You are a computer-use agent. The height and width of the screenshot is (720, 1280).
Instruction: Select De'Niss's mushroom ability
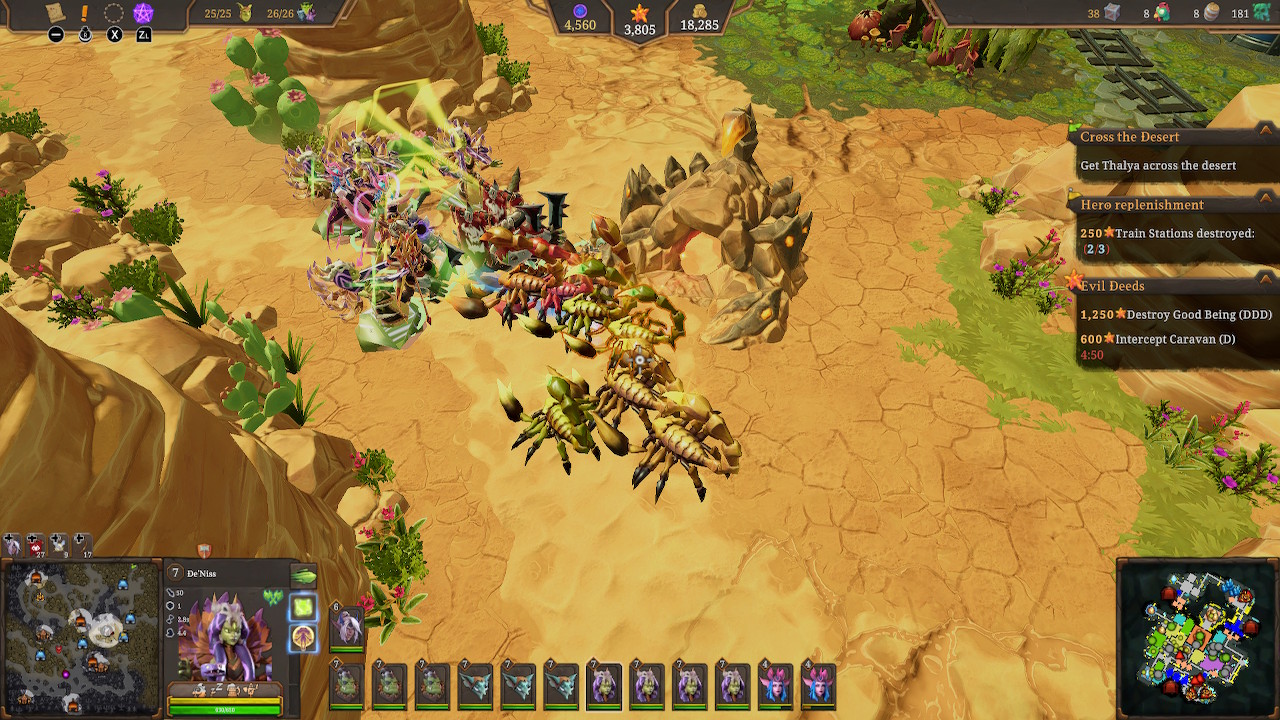(302, 638)
